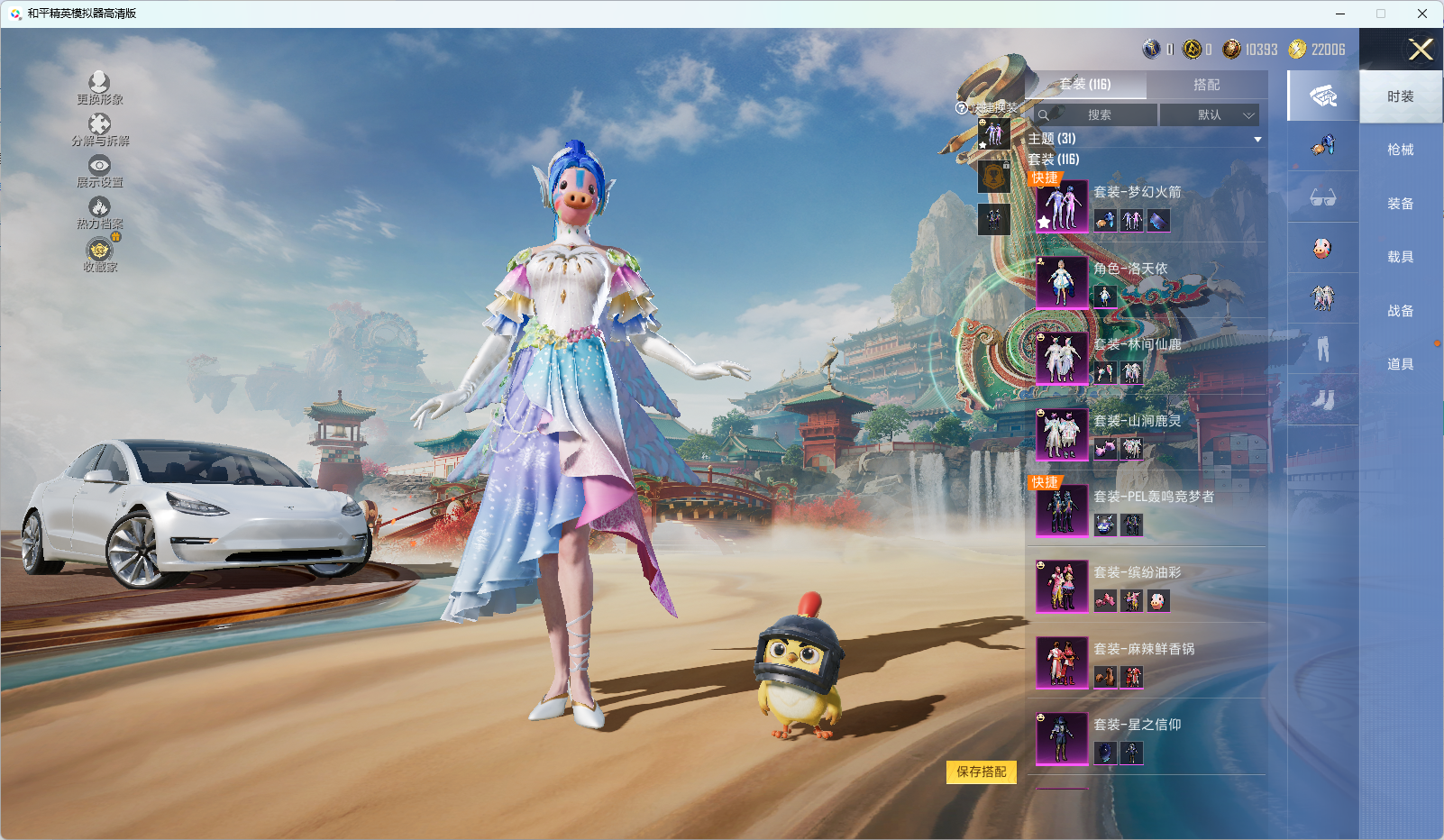This screenshot has width=1444, height=840.
Task: Save outfit with 保存搭配 button
Action: [x=981, y=772]
